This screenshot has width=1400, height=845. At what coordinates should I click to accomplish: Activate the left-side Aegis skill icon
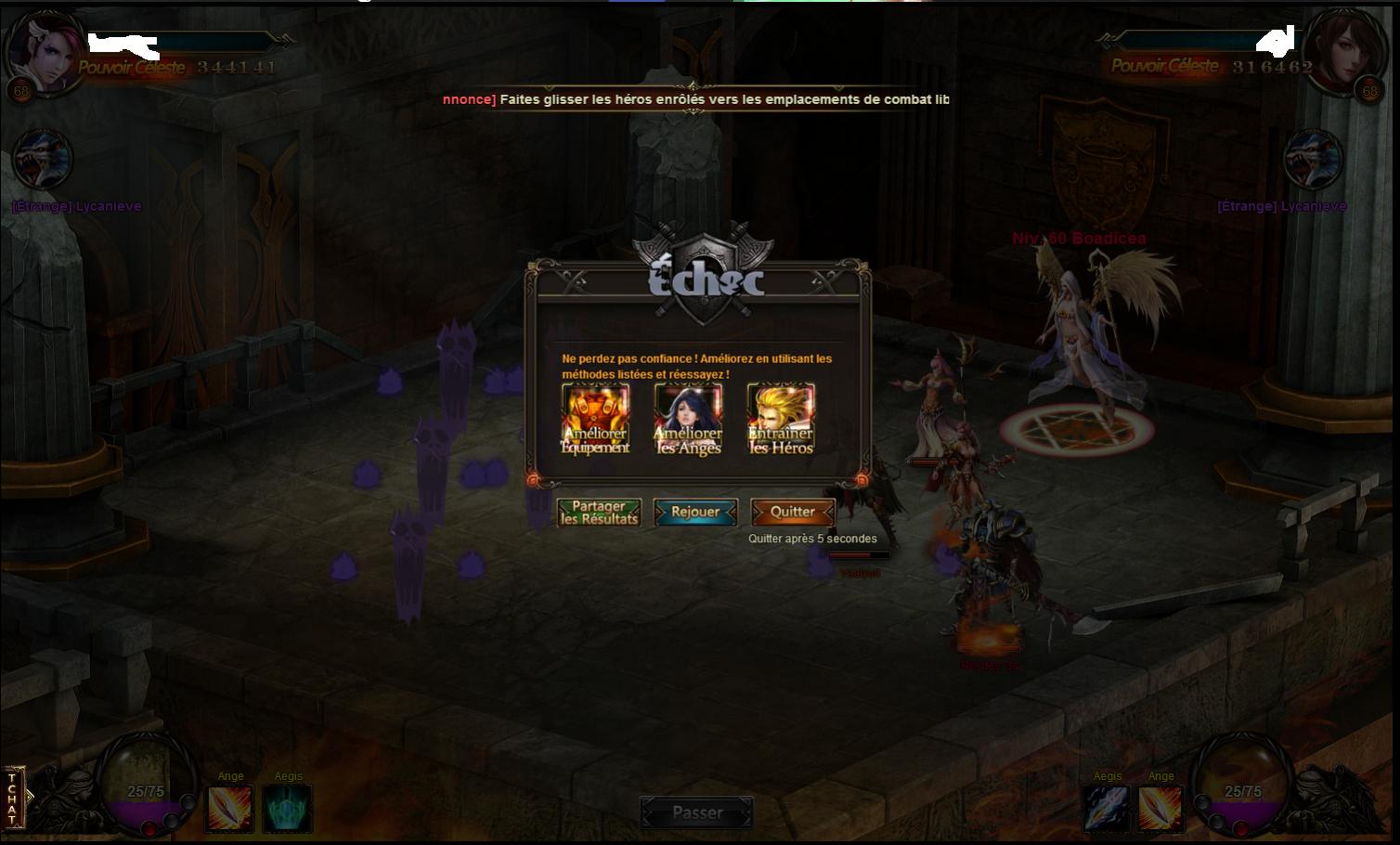(x=287, y=808)
